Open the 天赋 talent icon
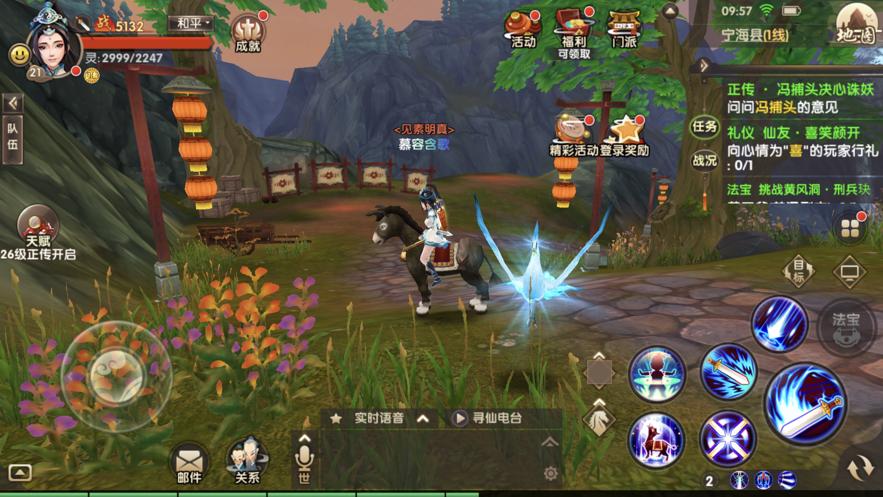The width and height of the screenshot is (883, 497). [x=37, y=228]
